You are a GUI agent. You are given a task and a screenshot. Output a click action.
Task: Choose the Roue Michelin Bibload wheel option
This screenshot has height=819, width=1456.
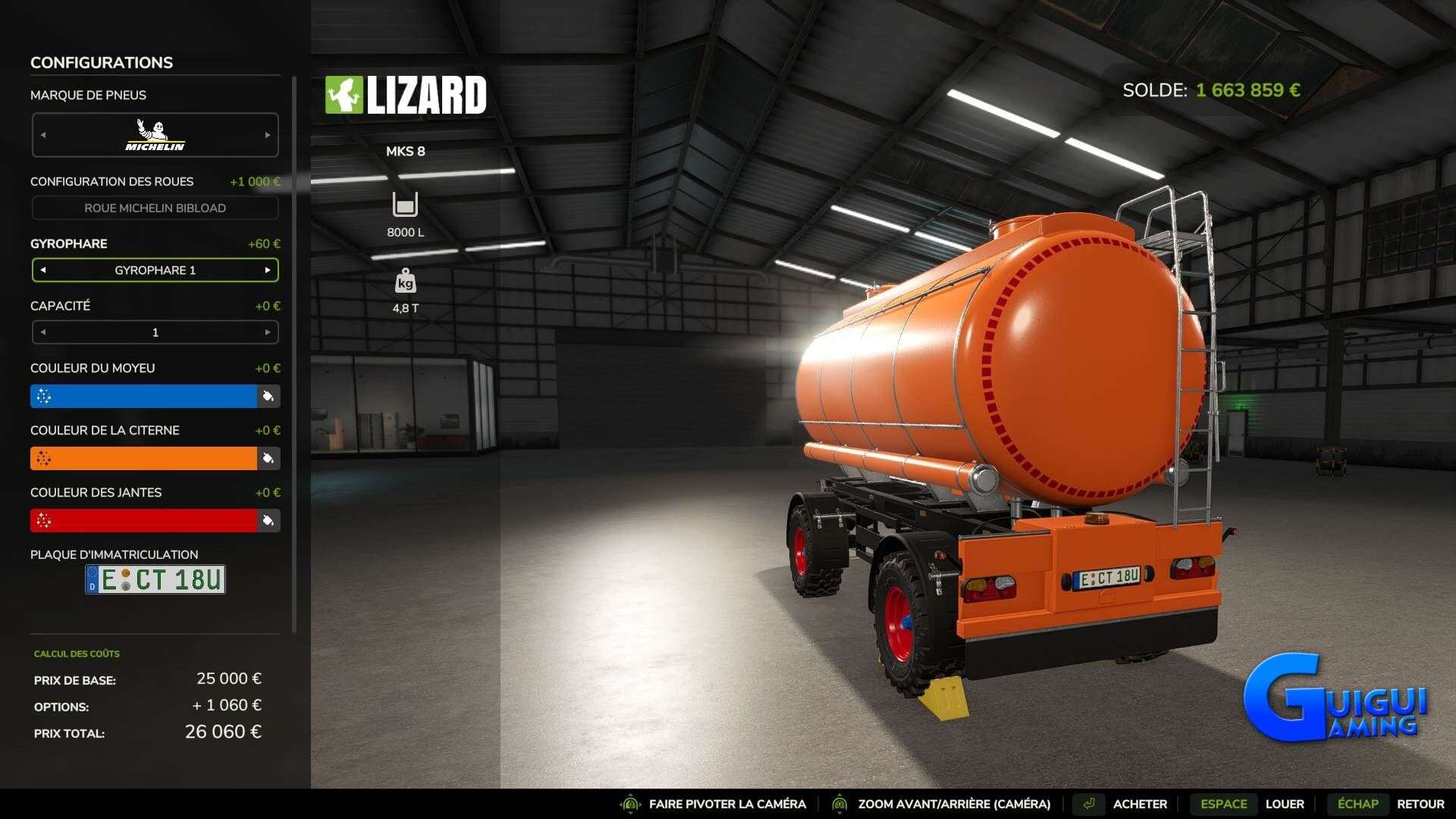(155, 208)
